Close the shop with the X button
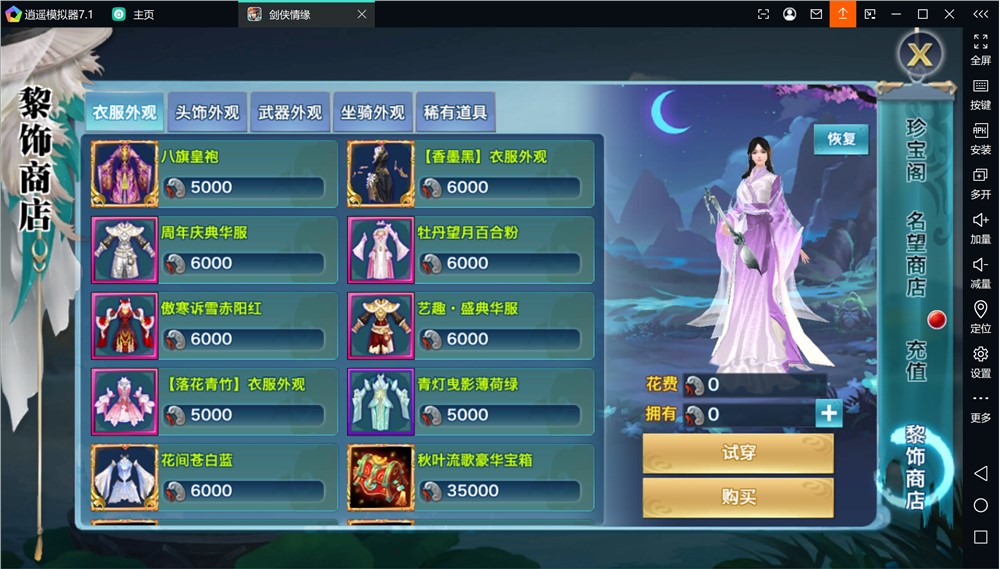This screenshot has width=1000, height=569. (x=919, y=54)
